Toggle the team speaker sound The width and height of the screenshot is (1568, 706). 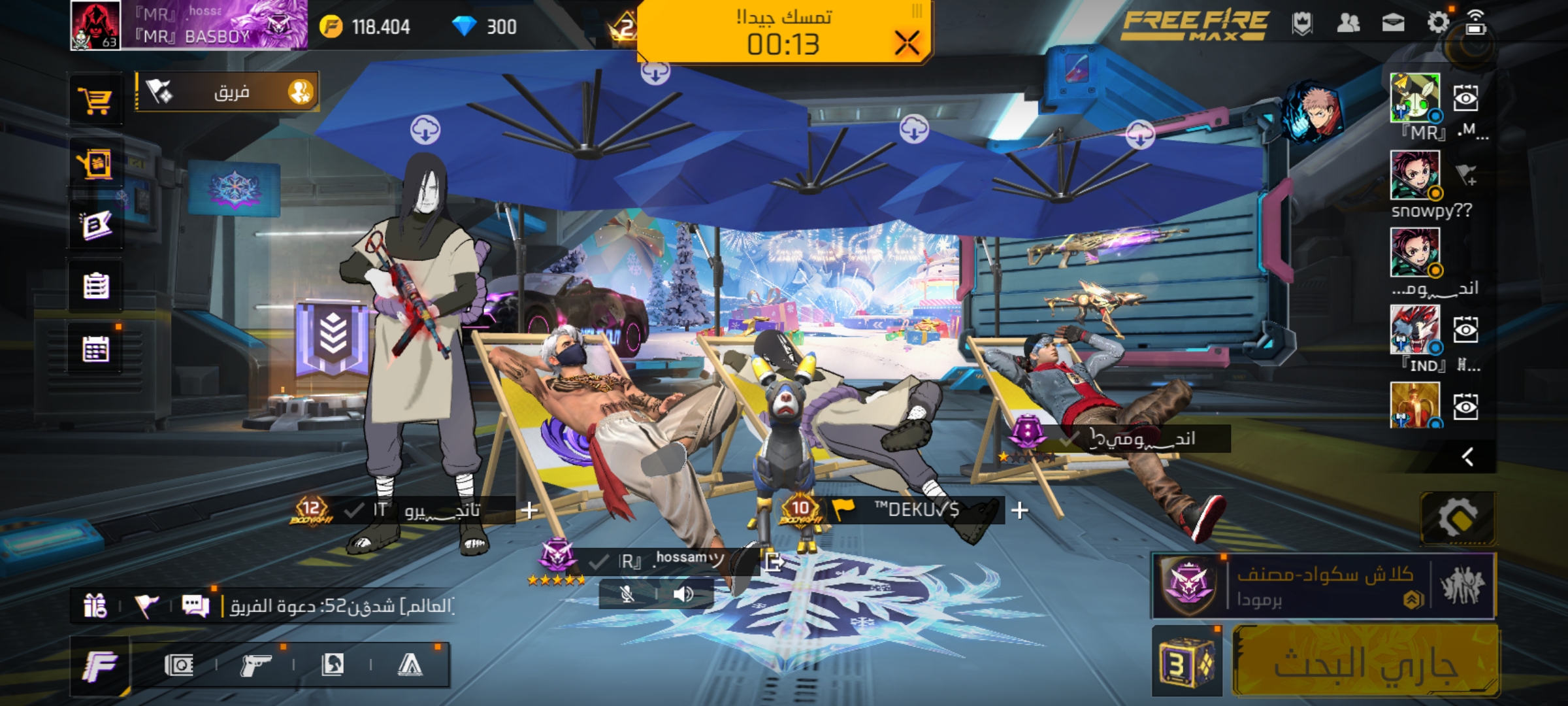click(683, 594)
